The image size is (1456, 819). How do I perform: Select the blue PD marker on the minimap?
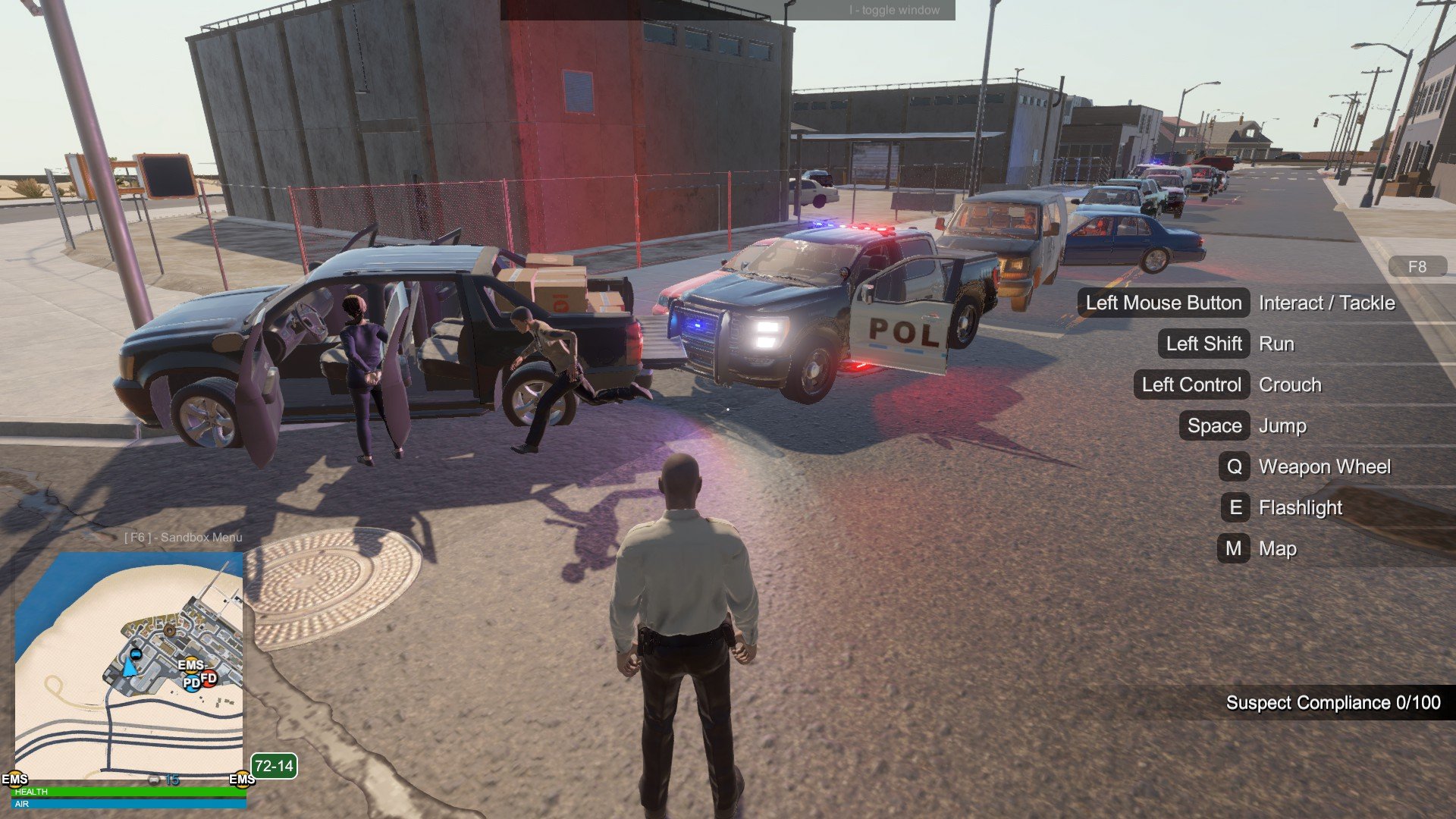coord(192,682)
